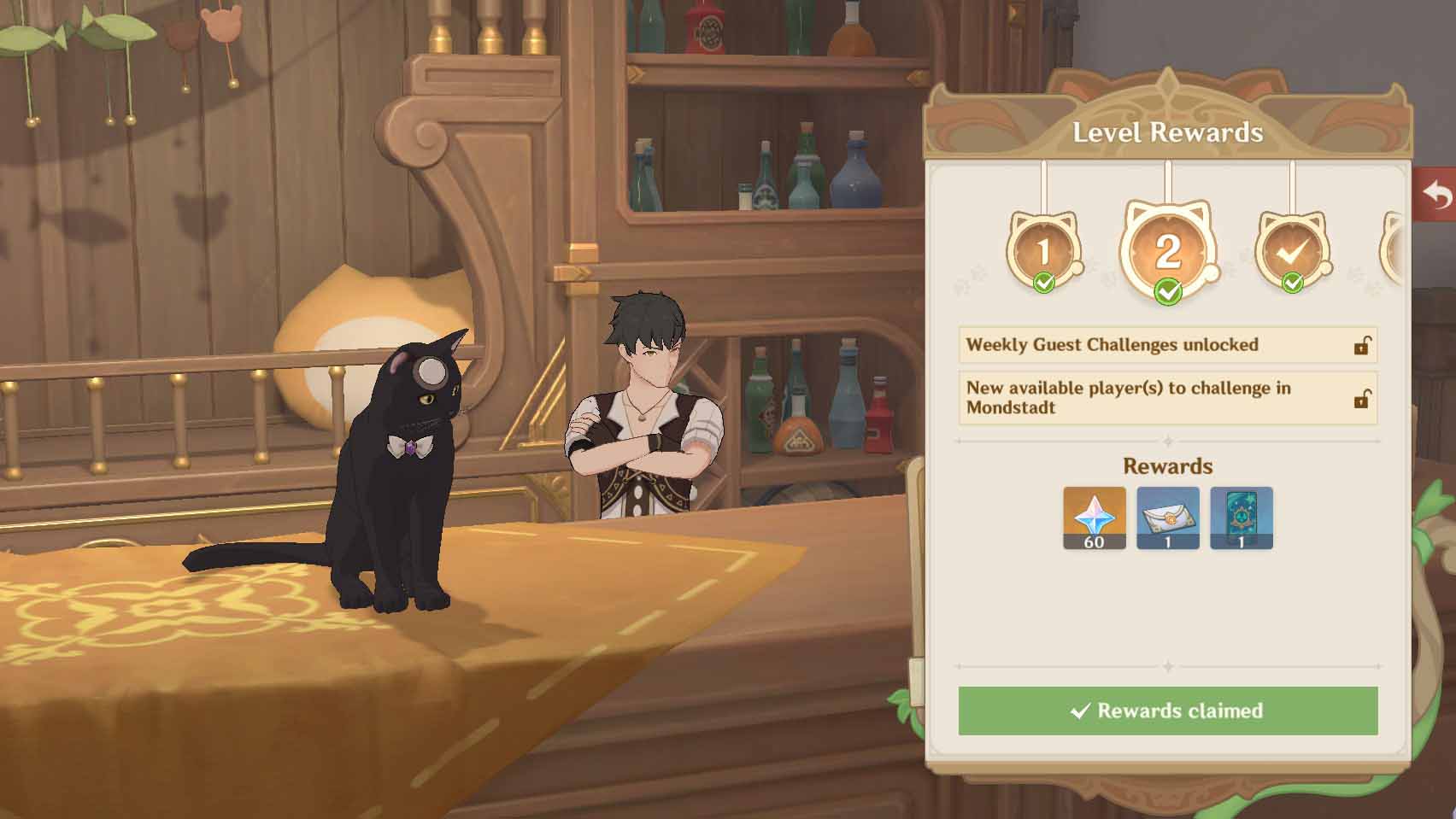Viewport: 1456px width, 819px height.
Task: Choose the checkmark level badge
Action: (x=1292, y=250)
